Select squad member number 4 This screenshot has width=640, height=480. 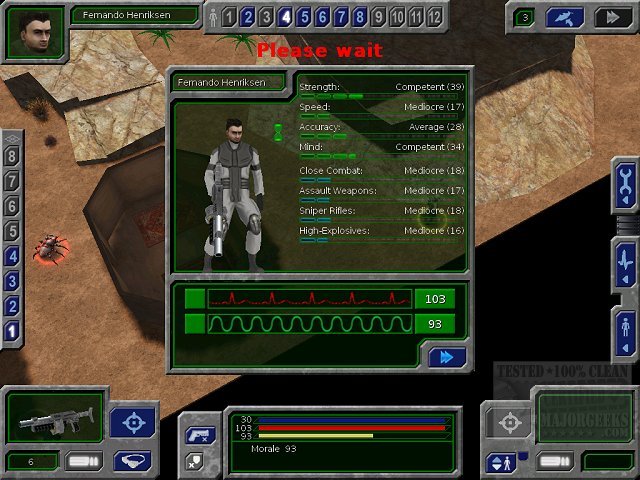[x=286, y=17]
